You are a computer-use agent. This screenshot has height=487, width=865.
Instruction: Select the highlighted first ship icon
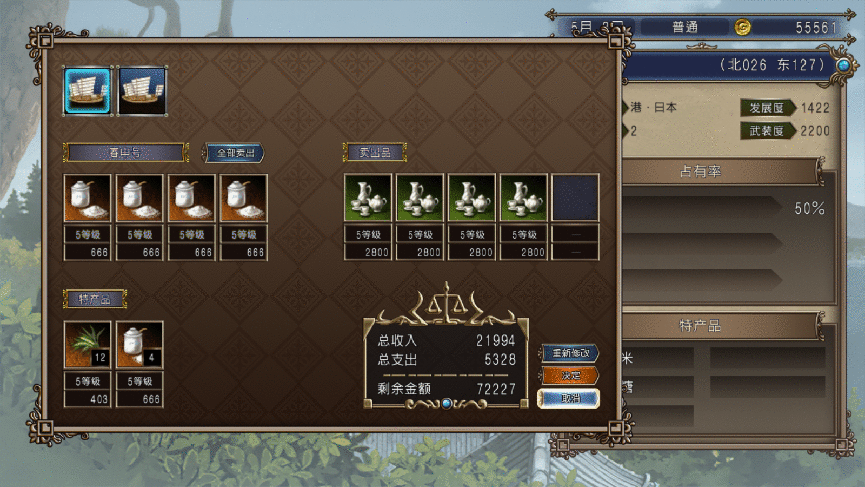click(88, 90)
